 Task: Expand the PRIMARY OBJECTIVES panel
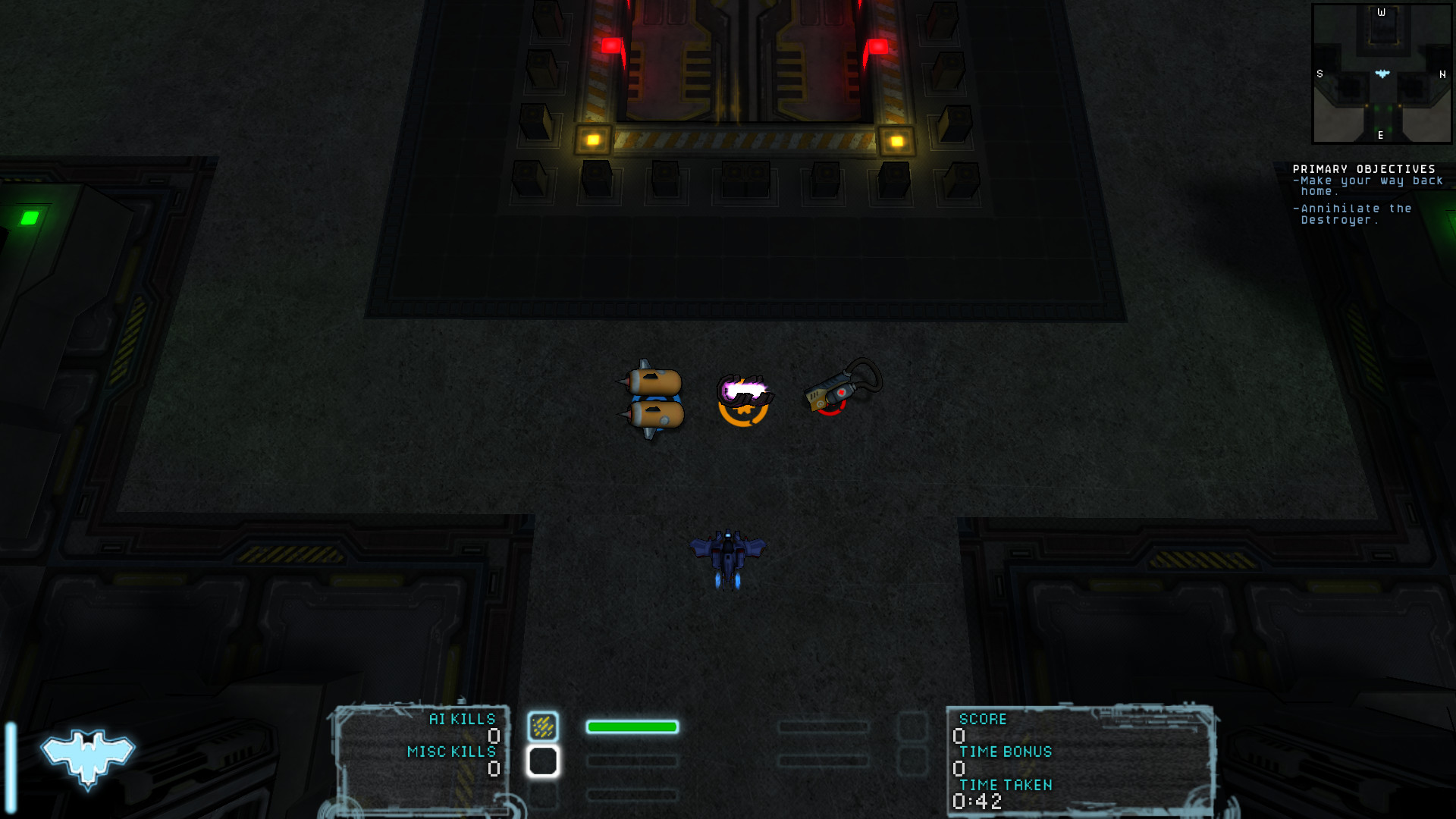(x=1363, y=168)
